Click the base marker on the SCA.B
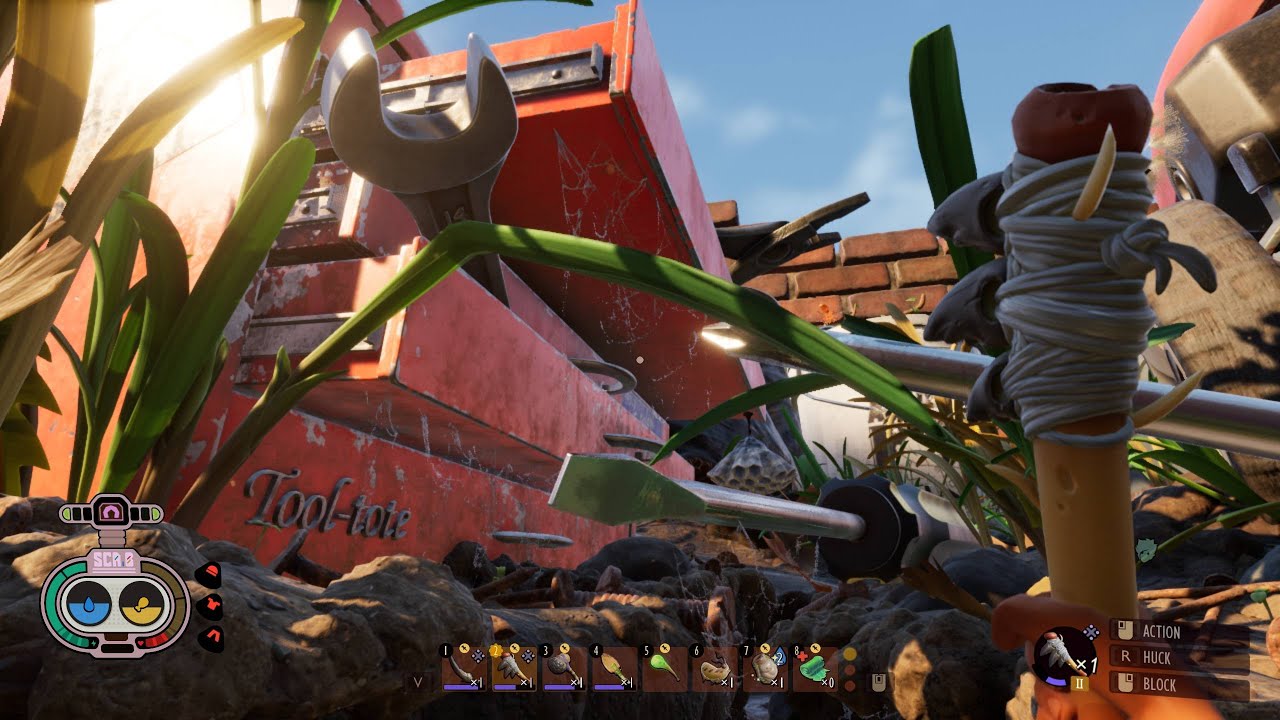 pyautogui.click(x=110, y=513)
